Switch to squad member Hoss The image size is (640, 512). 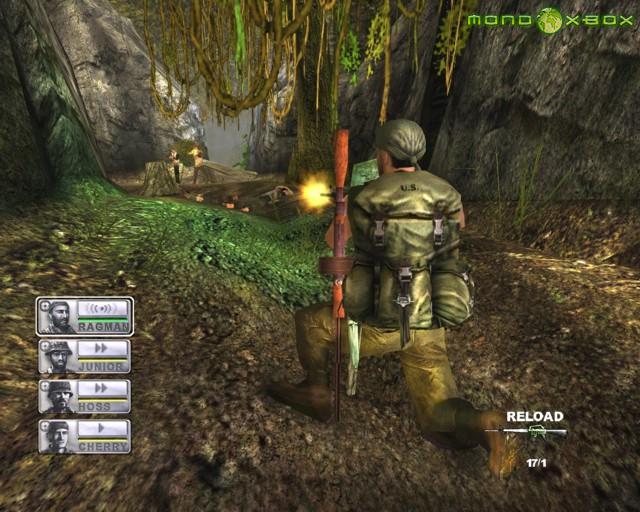pyautogui.click(x=85, y=396)
